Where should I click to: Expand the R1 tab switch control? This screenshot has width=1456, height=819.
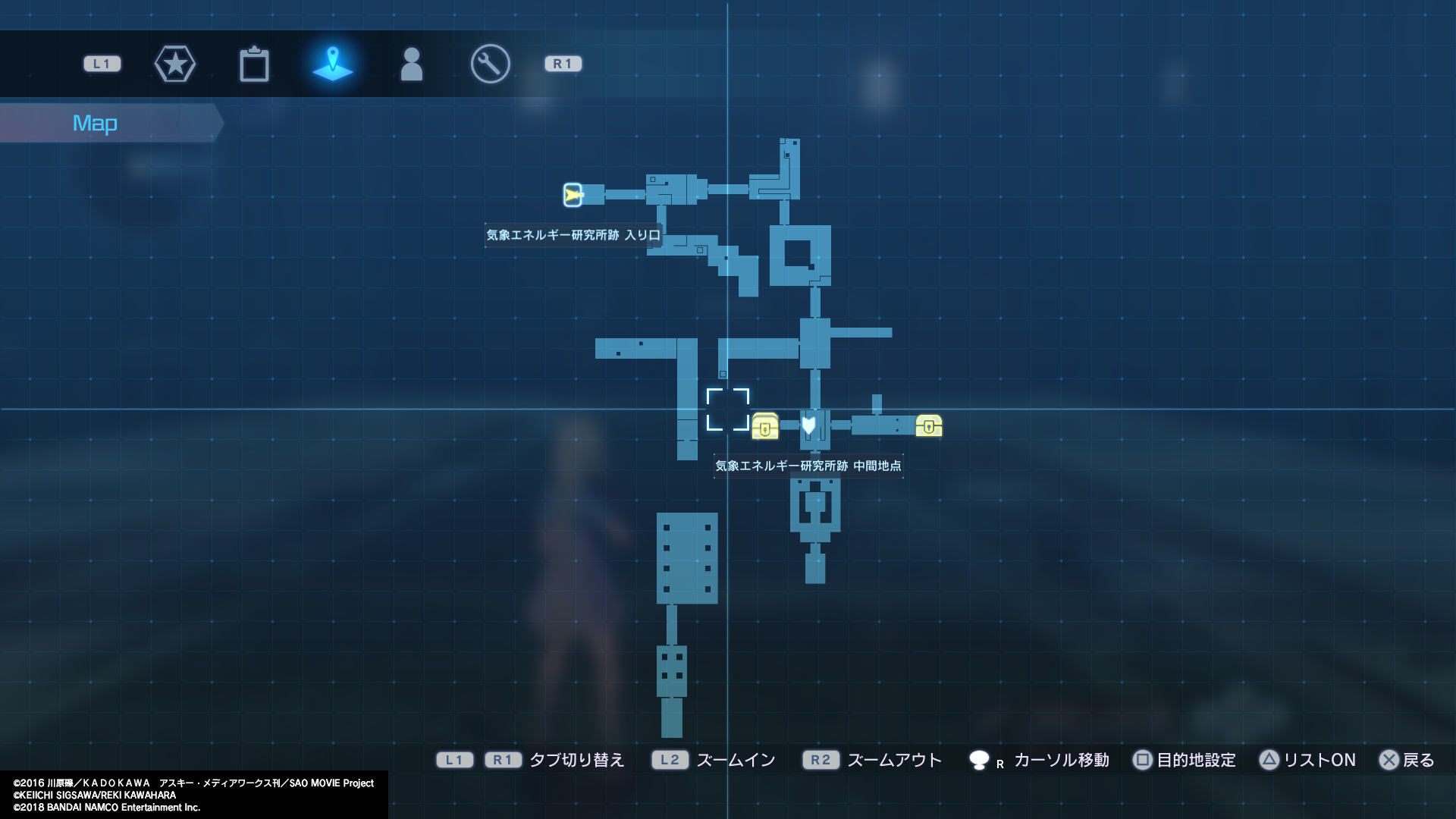(x=501, y=760)
